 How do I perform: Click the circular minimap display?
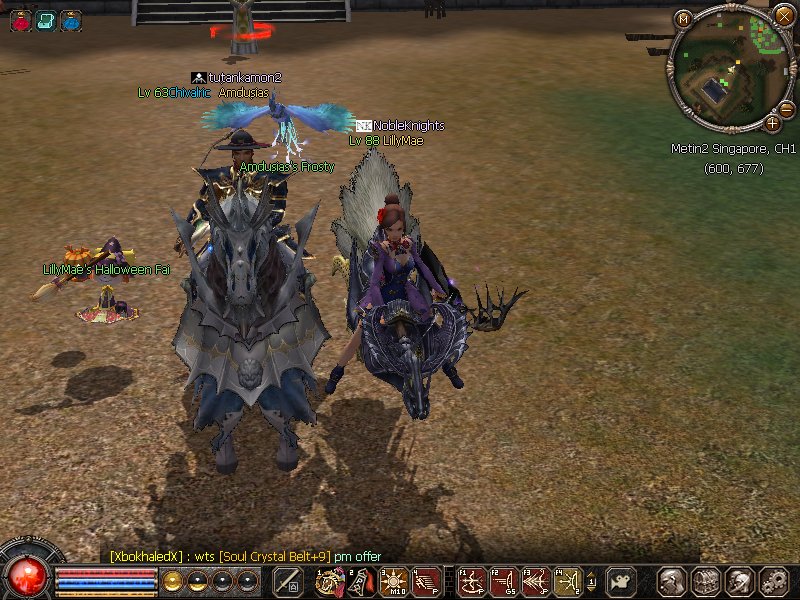point(727,69)
